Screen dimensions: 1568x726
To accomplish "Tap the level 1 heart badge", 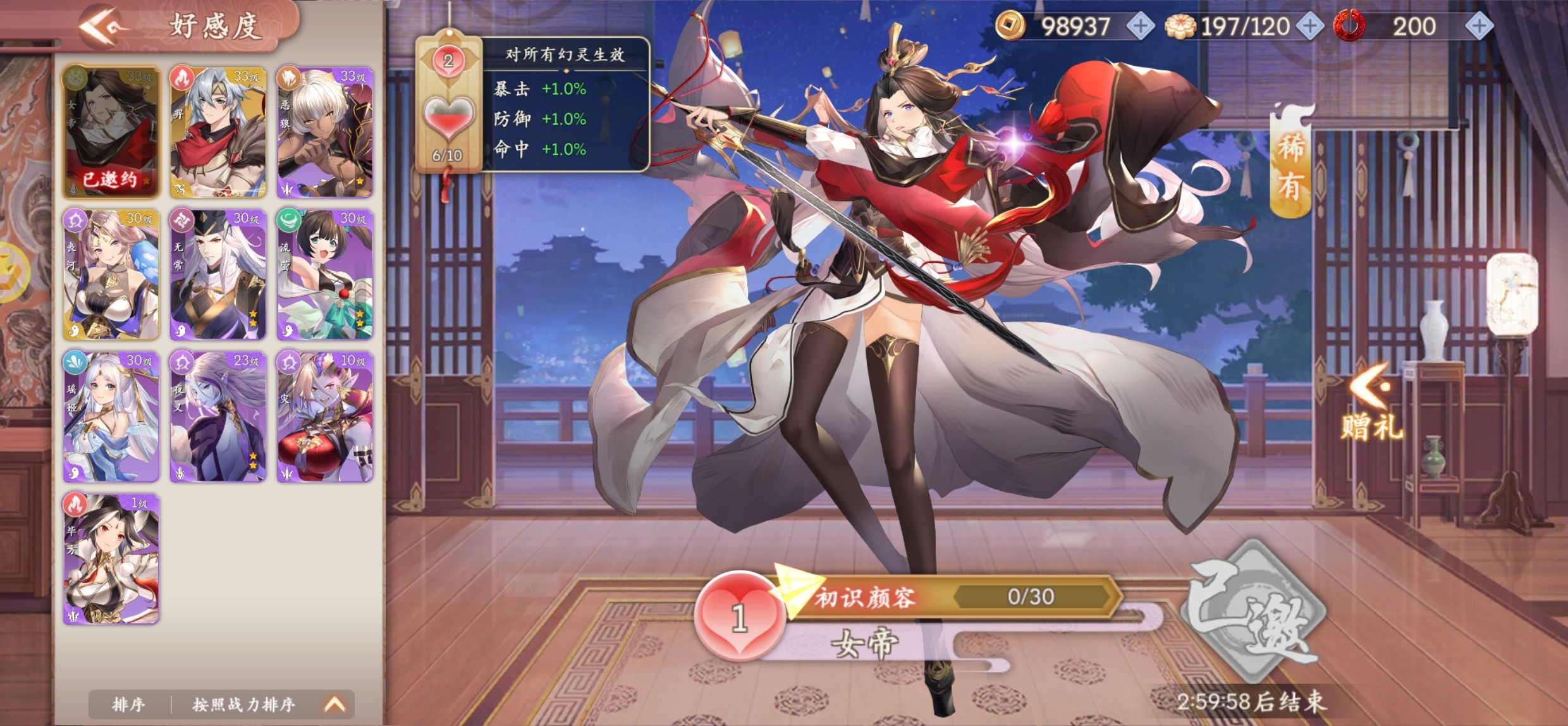I will pos(740,617).
